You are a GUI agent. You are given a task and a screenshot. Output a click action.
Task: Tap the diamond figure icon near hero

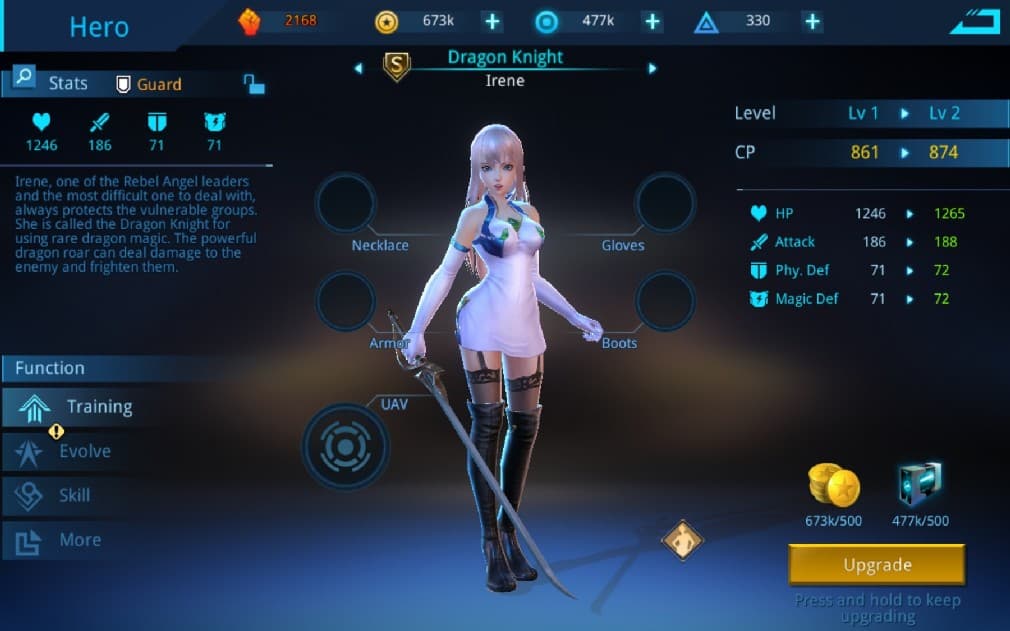[683, 540]
